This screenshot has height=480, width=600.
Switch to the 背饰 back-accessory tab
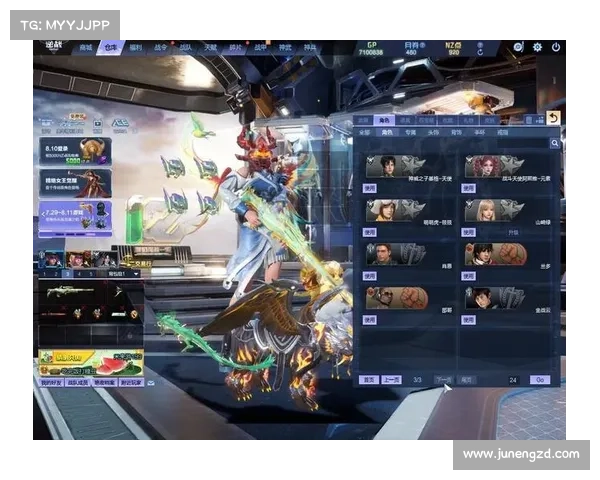456,131
